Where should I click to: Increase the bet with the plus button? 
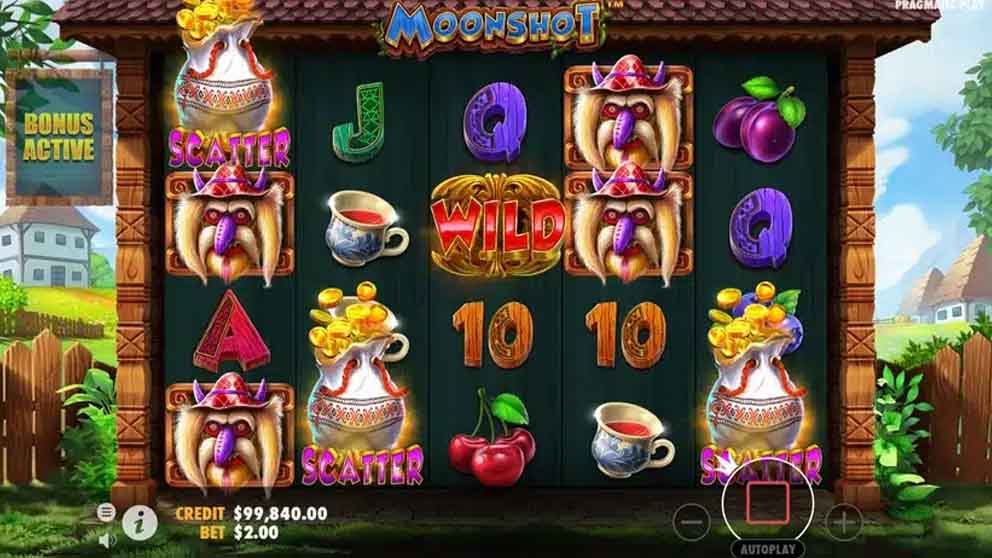tap(843, 521)
